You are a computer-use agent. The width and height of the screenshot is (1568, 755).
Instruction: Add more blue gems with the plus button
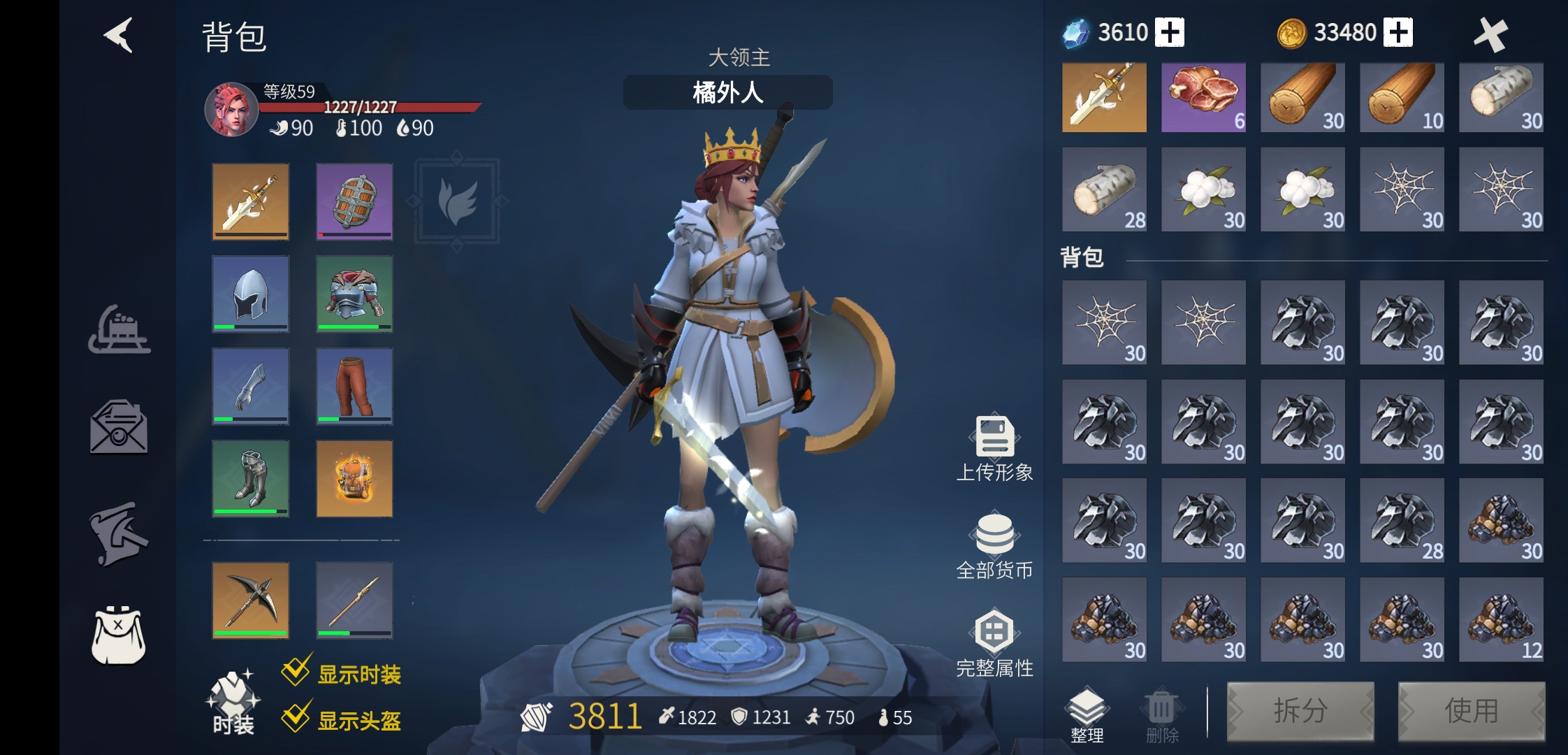click(x=1170, y=32)
